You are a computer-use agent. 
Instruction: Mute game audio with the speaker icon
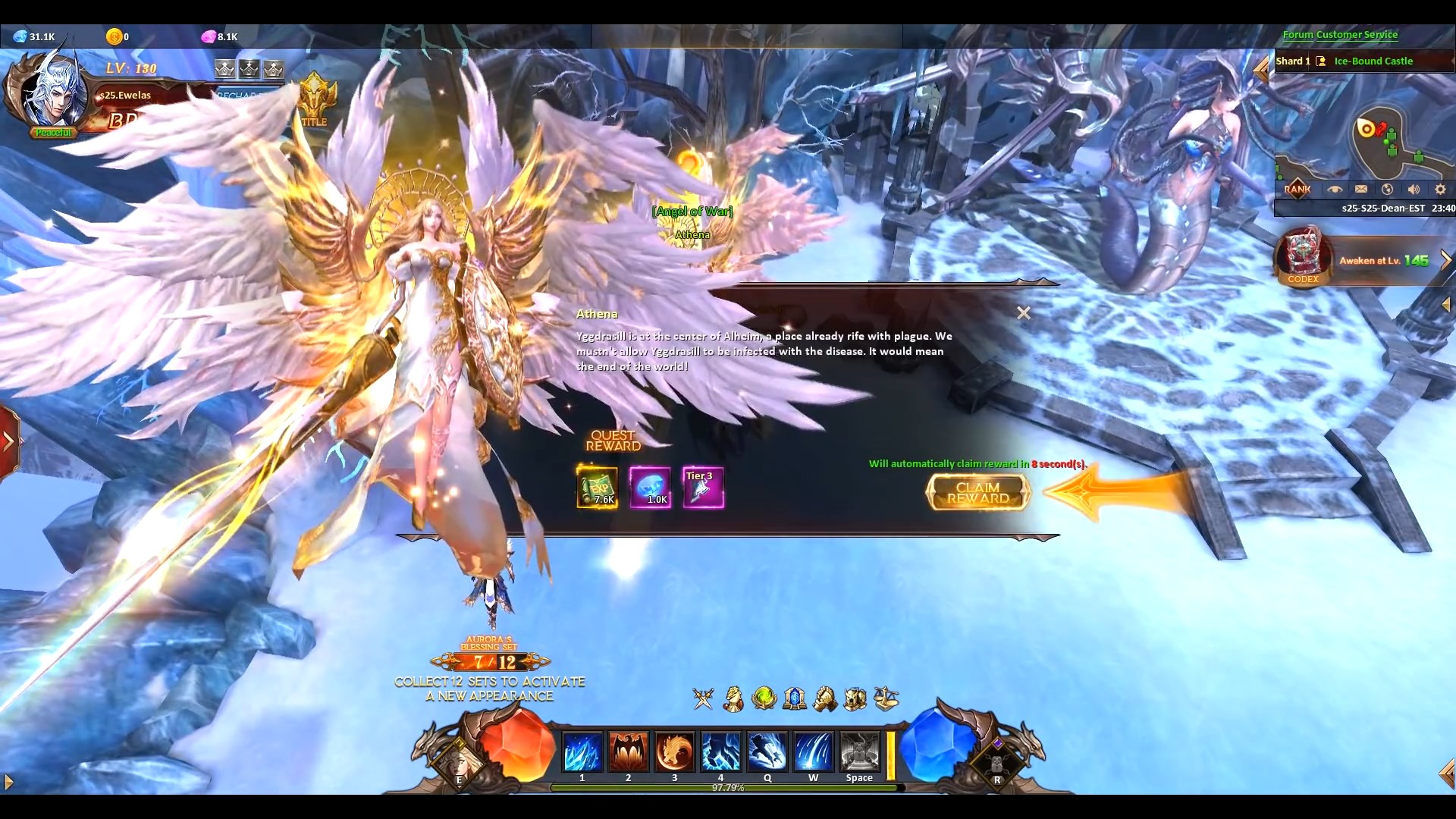(1414, 190)
